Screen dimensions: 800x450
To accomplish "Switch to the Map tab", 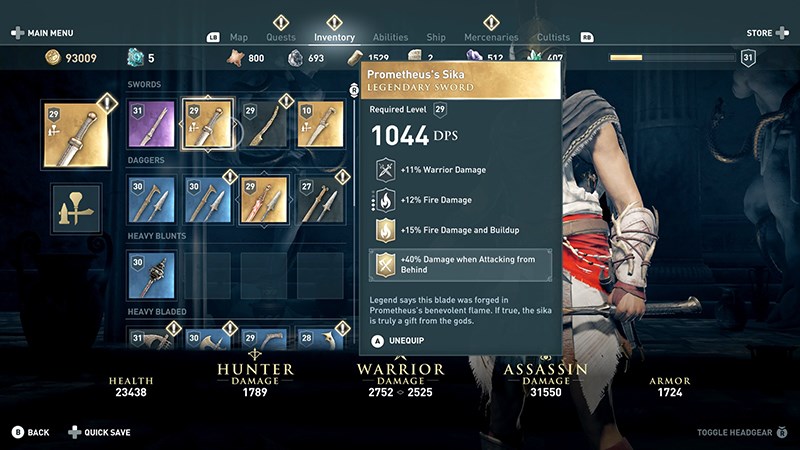I will tap(239, 38).
